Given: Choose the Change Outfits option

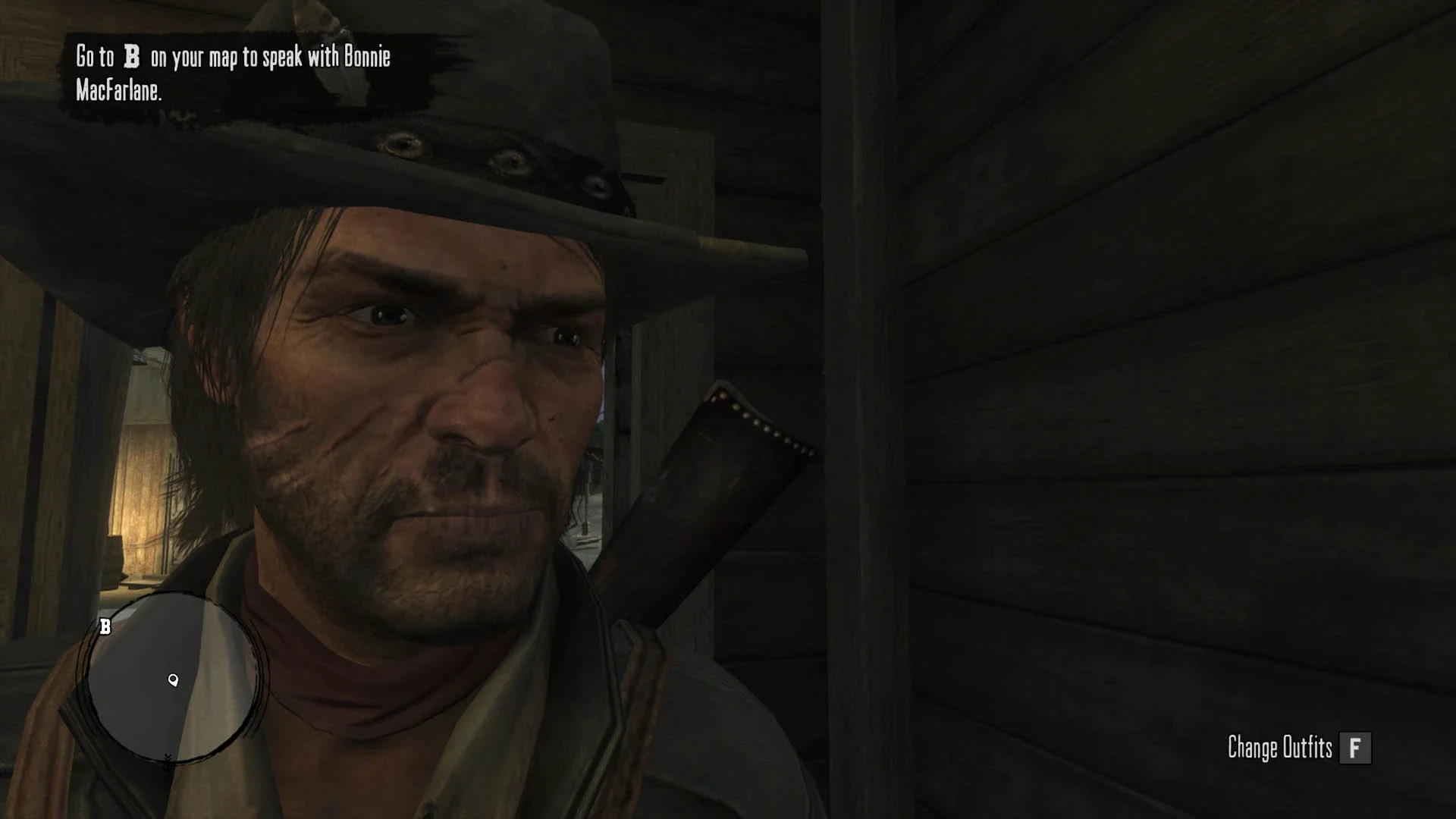Looking at the screenshot, I should (1298, 748).
